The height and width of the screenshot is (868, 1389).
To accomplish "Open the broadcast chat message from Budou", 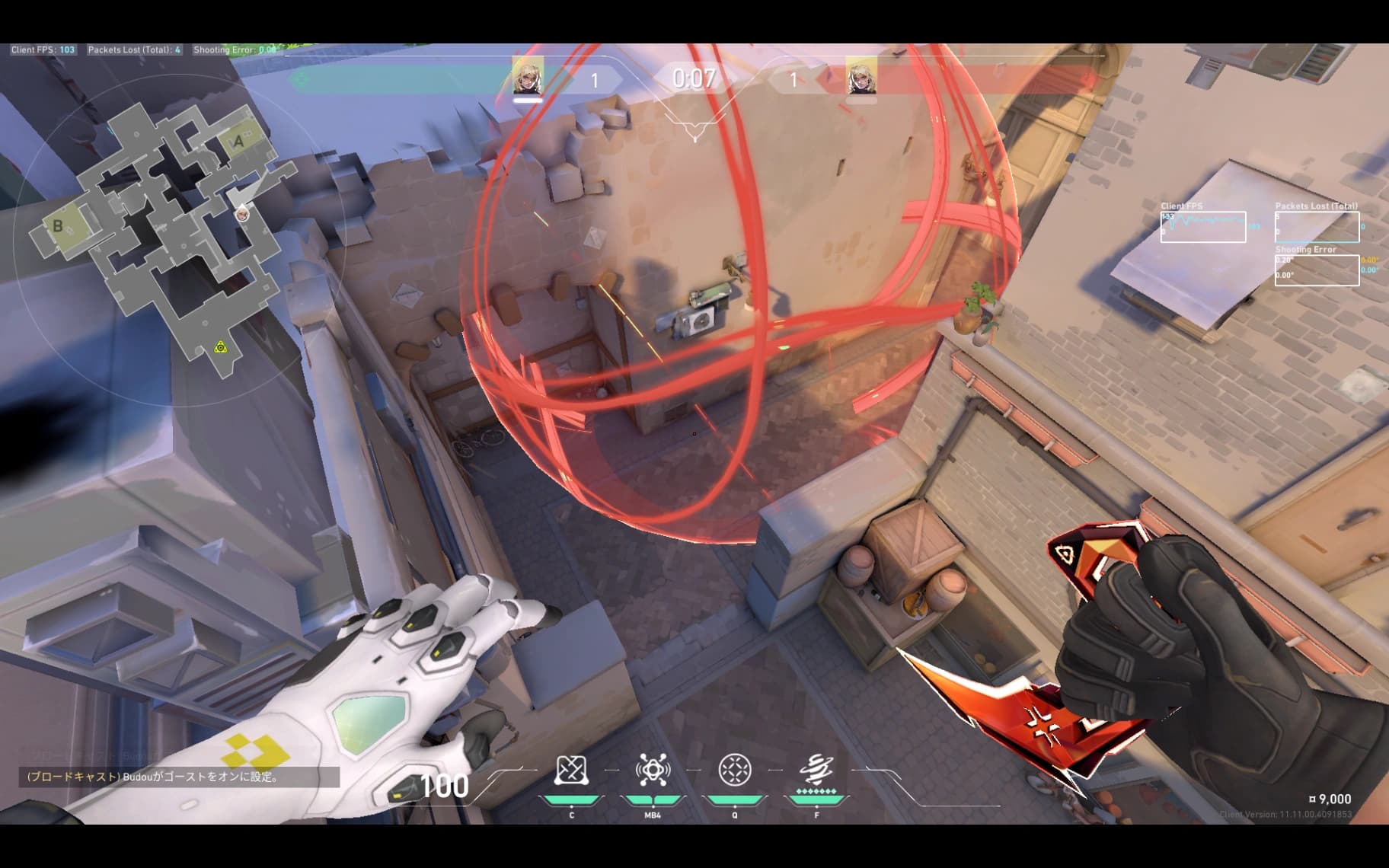I will click(179, 777).
